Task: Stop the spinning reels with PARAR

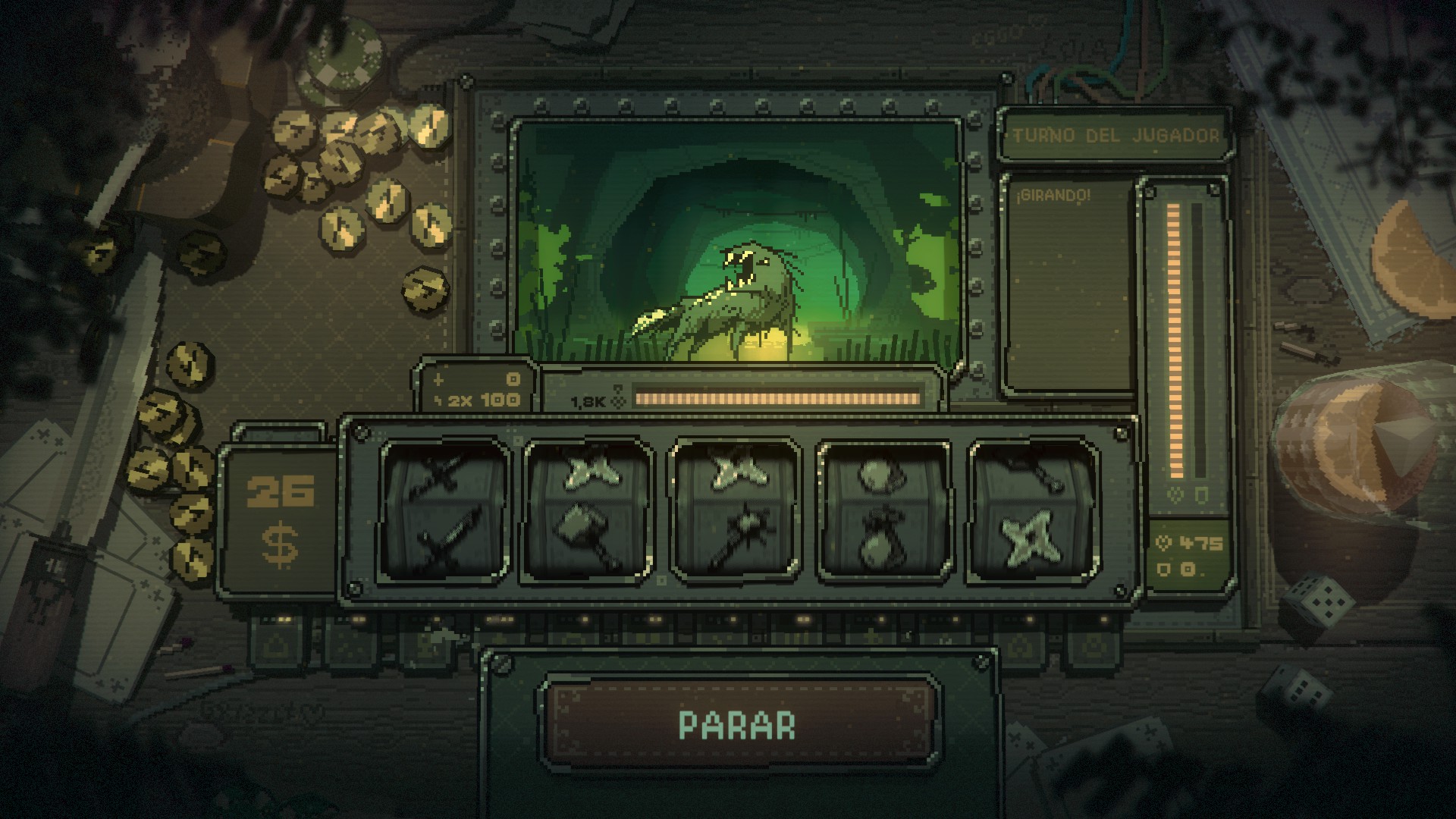Action: tap(737, 724)
